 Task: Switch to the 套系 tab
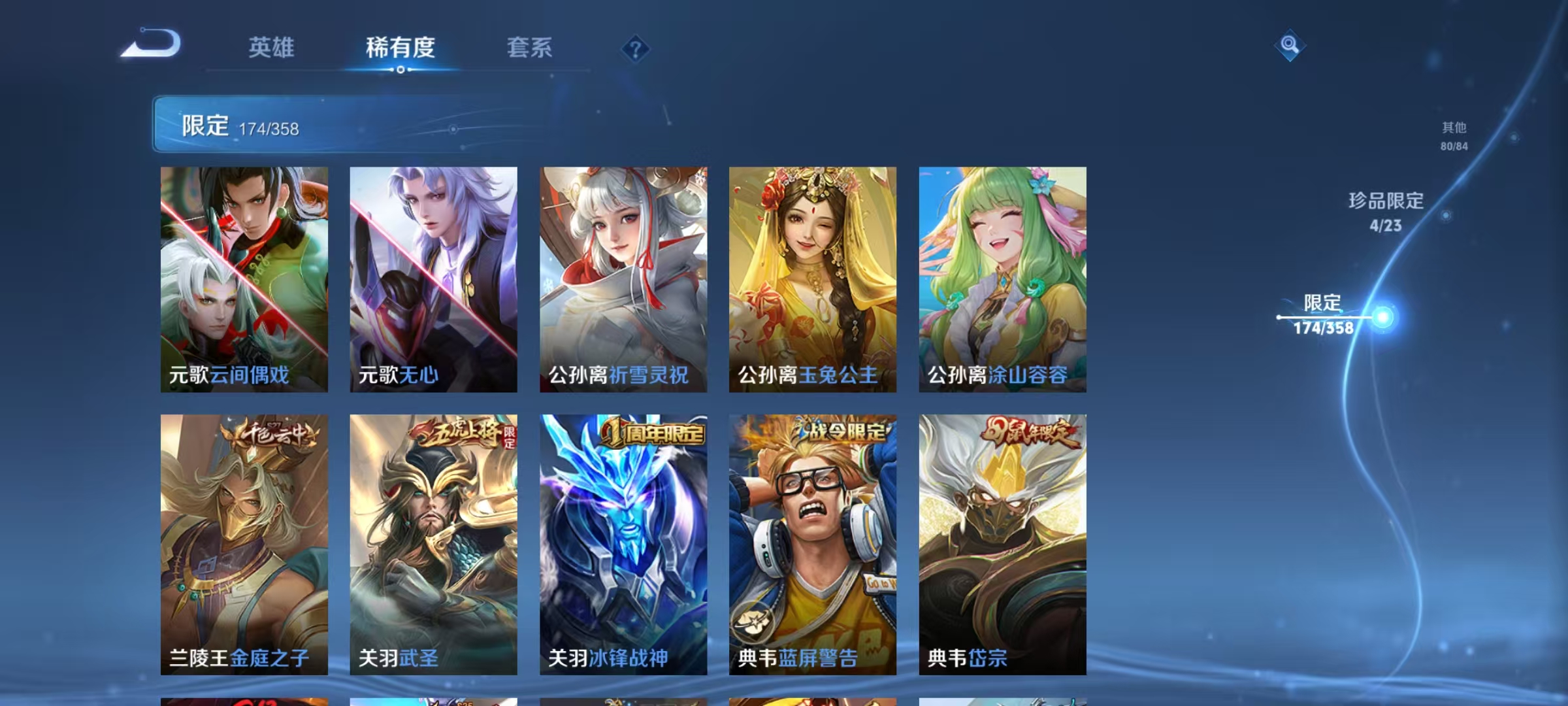pyautogui.click(x=530, y=48)
